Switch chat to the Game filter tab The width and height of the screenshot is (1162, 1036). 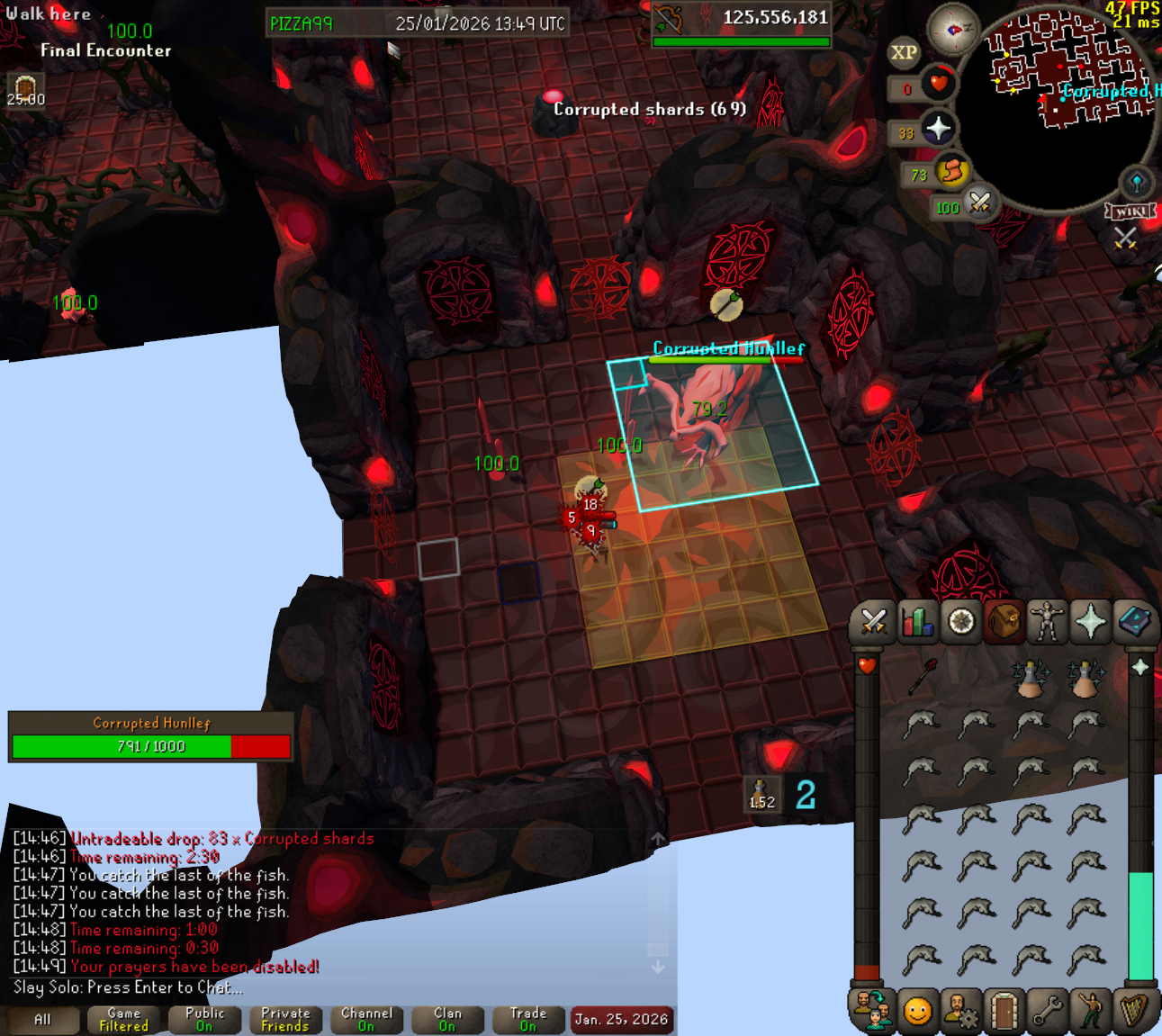(x=123, y=1020)
